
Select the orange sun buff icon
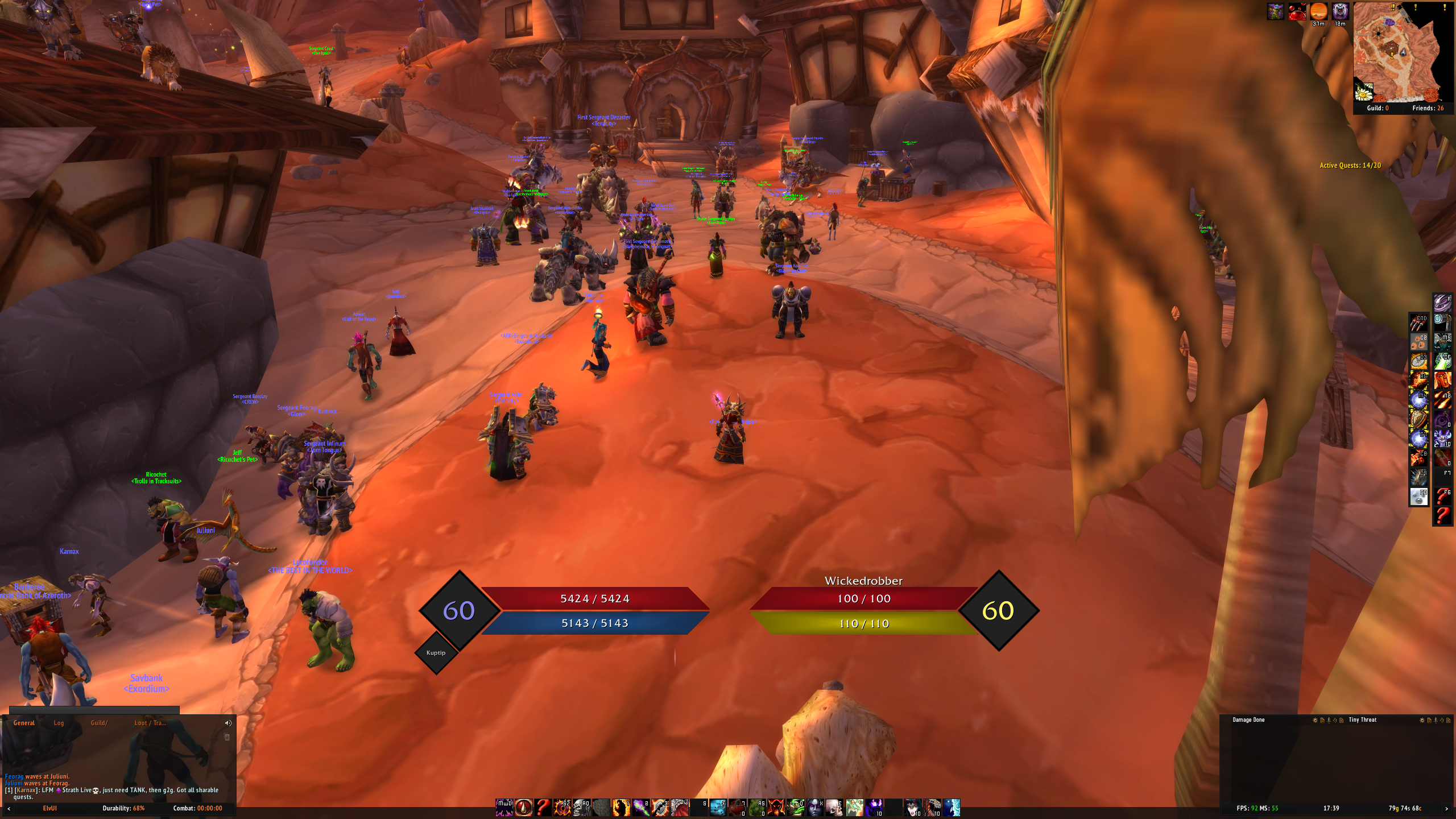click(x=1318, y=11)
